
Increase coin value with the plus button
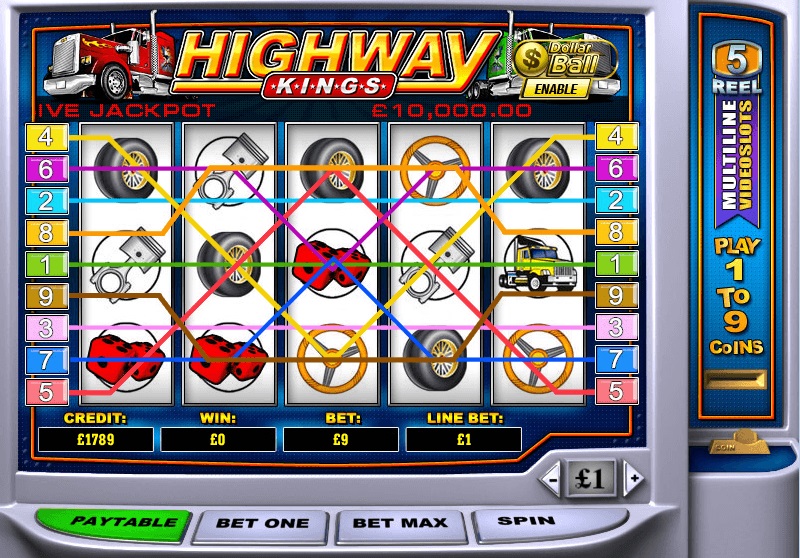(x=632, y=479)
